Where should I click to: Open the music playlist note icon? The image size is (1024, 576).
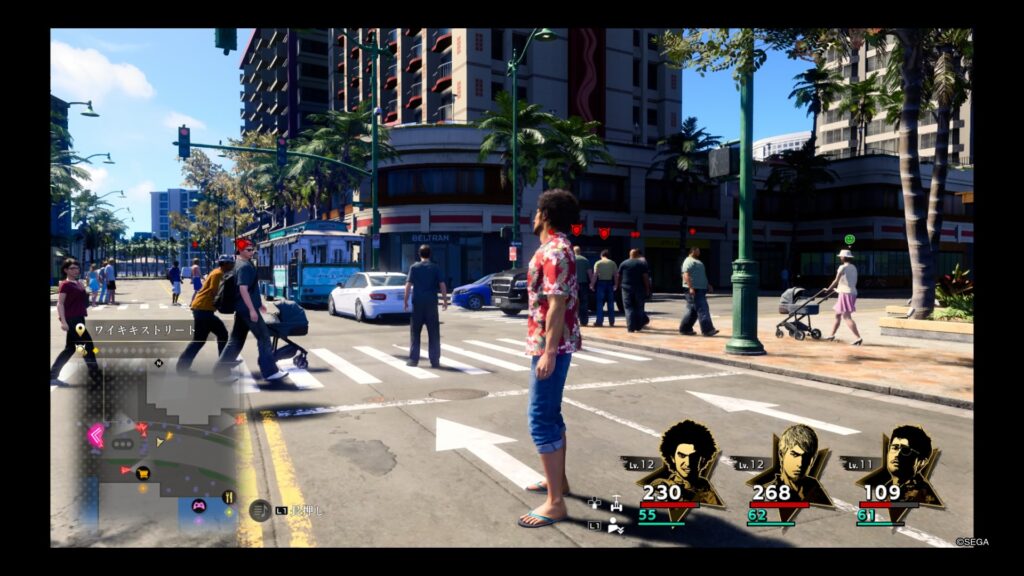260,510
